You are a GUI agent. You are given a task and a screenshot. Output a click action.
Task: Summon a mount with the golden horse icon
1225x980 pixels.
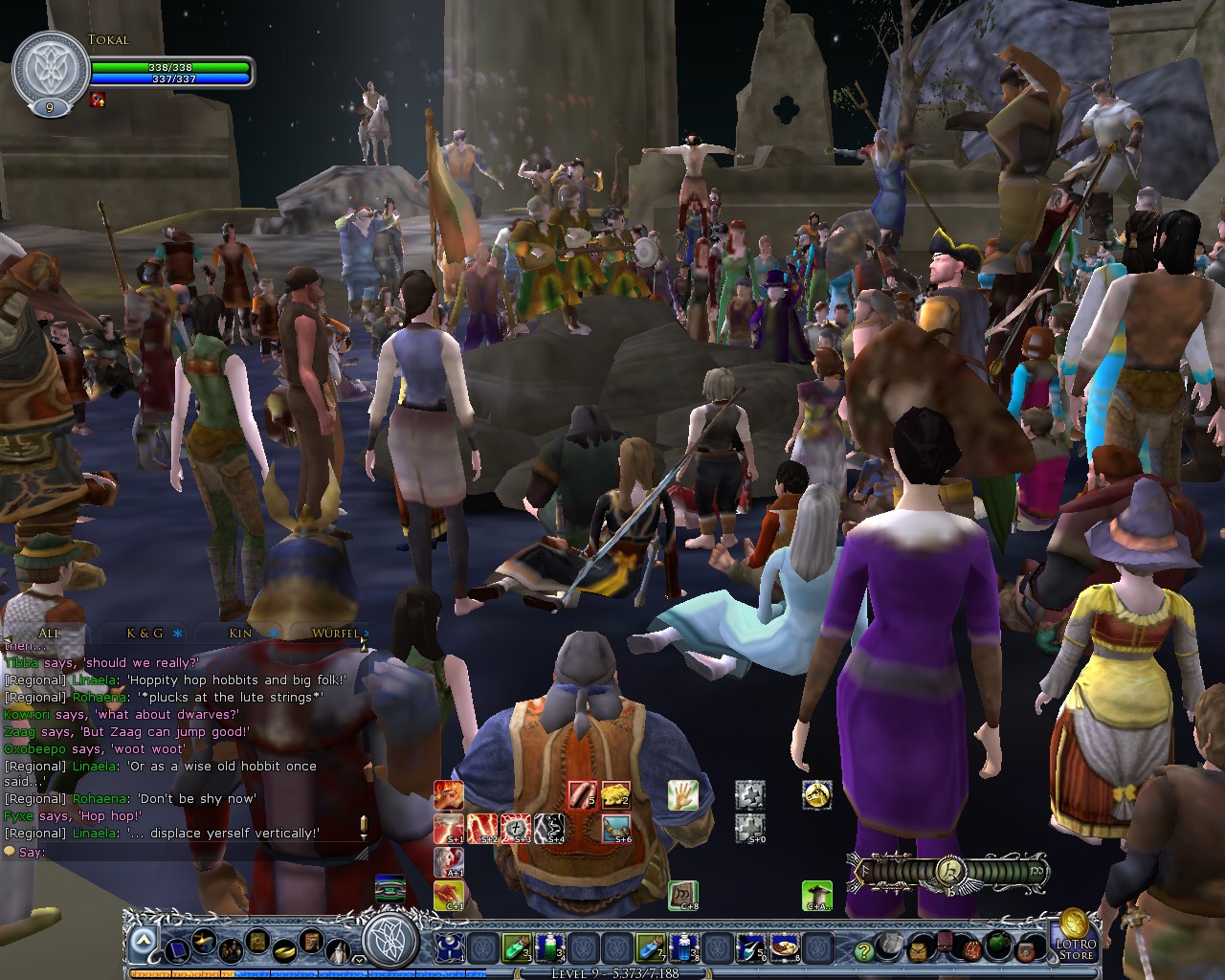pos(818,796)
